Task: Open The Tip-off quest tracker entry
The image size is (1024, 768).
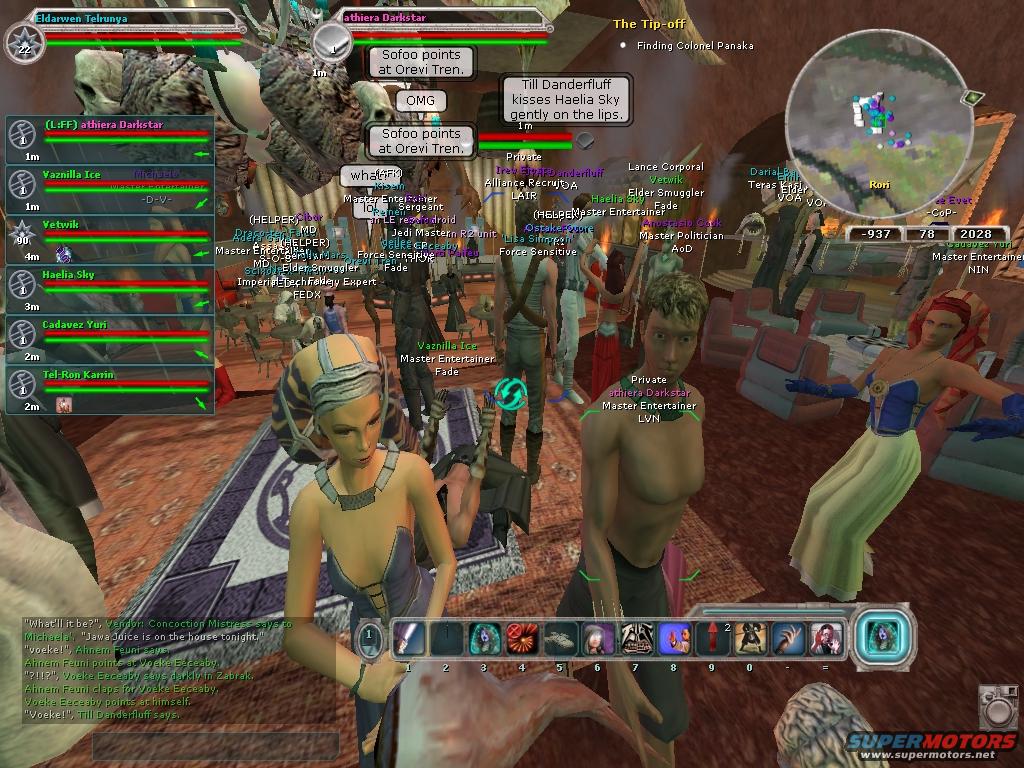Action: click(649, 24)
